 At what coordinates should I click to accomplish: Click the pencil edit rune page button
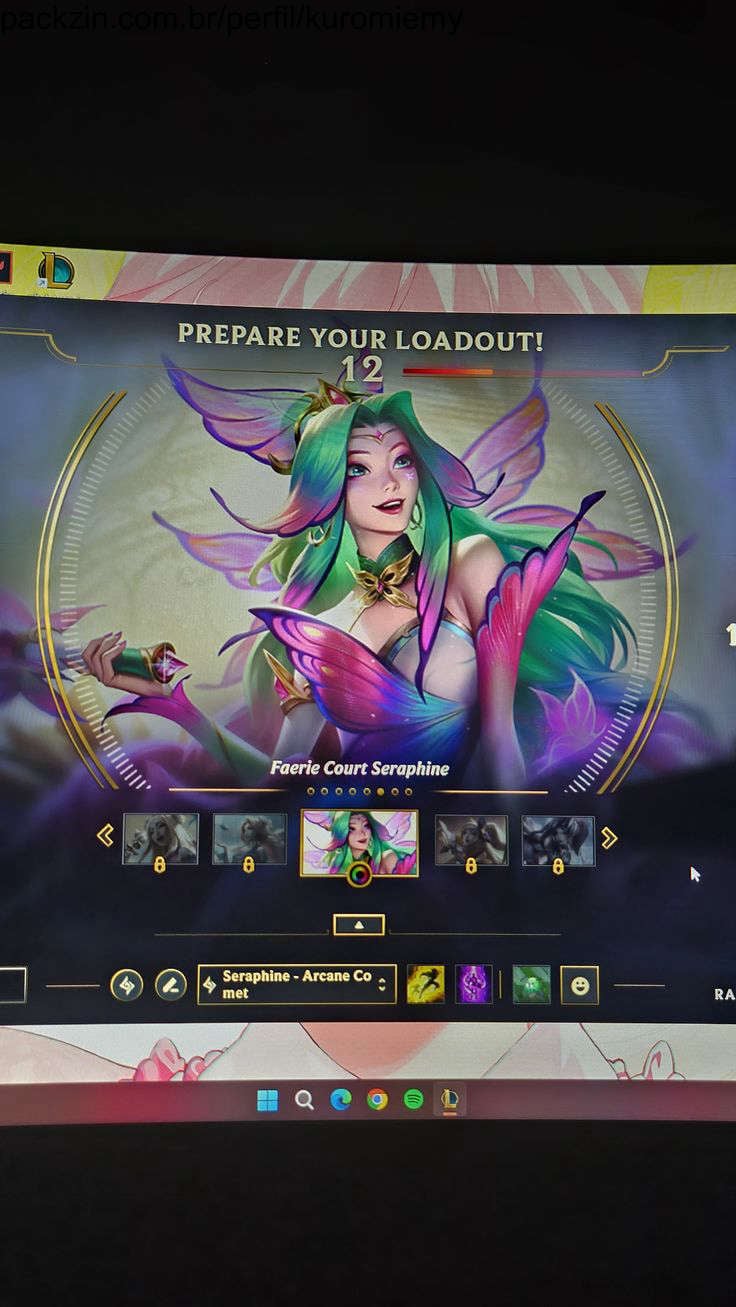(x=170, y=986)
